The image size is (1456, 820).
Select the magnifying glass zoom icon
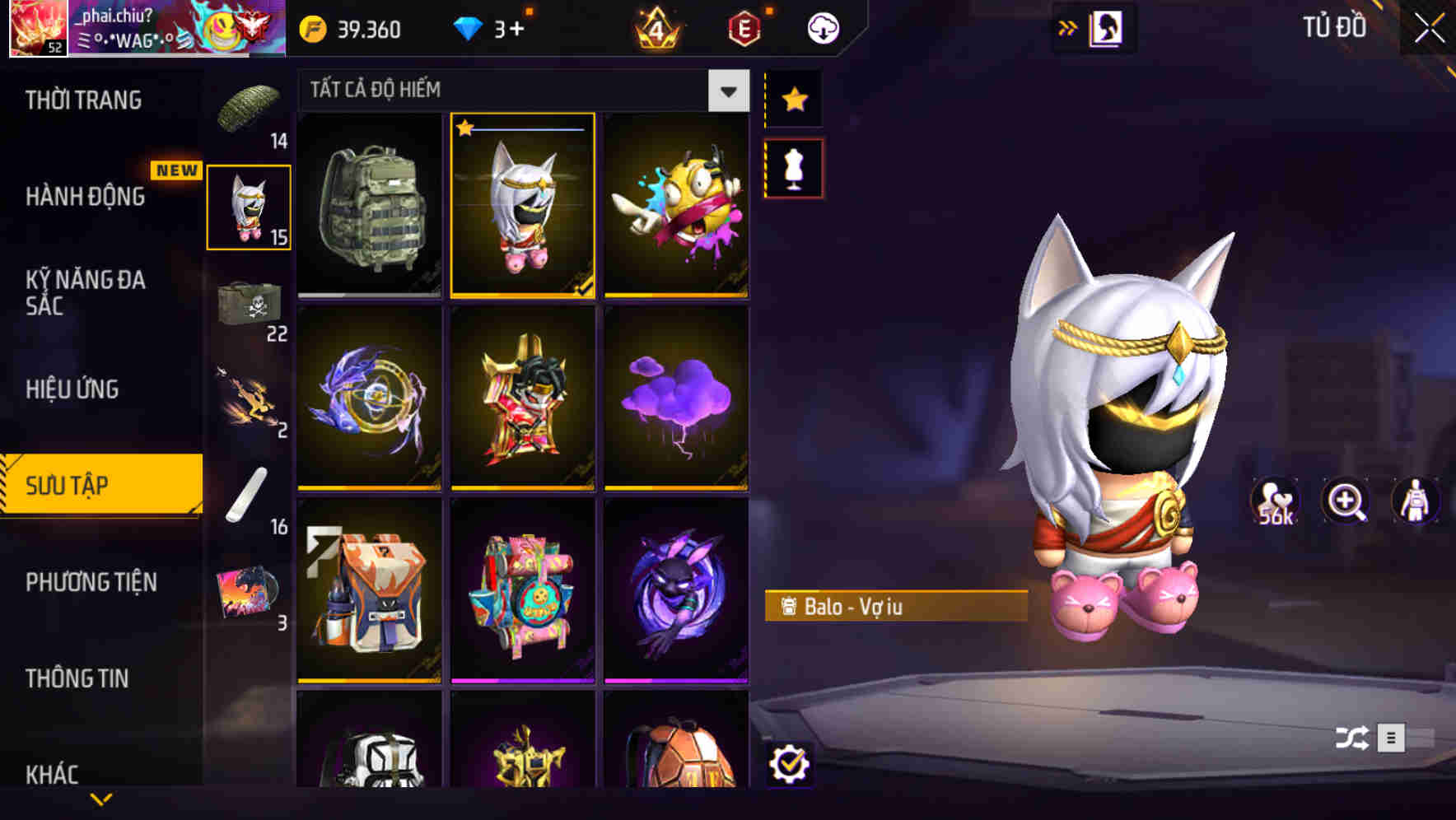coord(1346,501)
